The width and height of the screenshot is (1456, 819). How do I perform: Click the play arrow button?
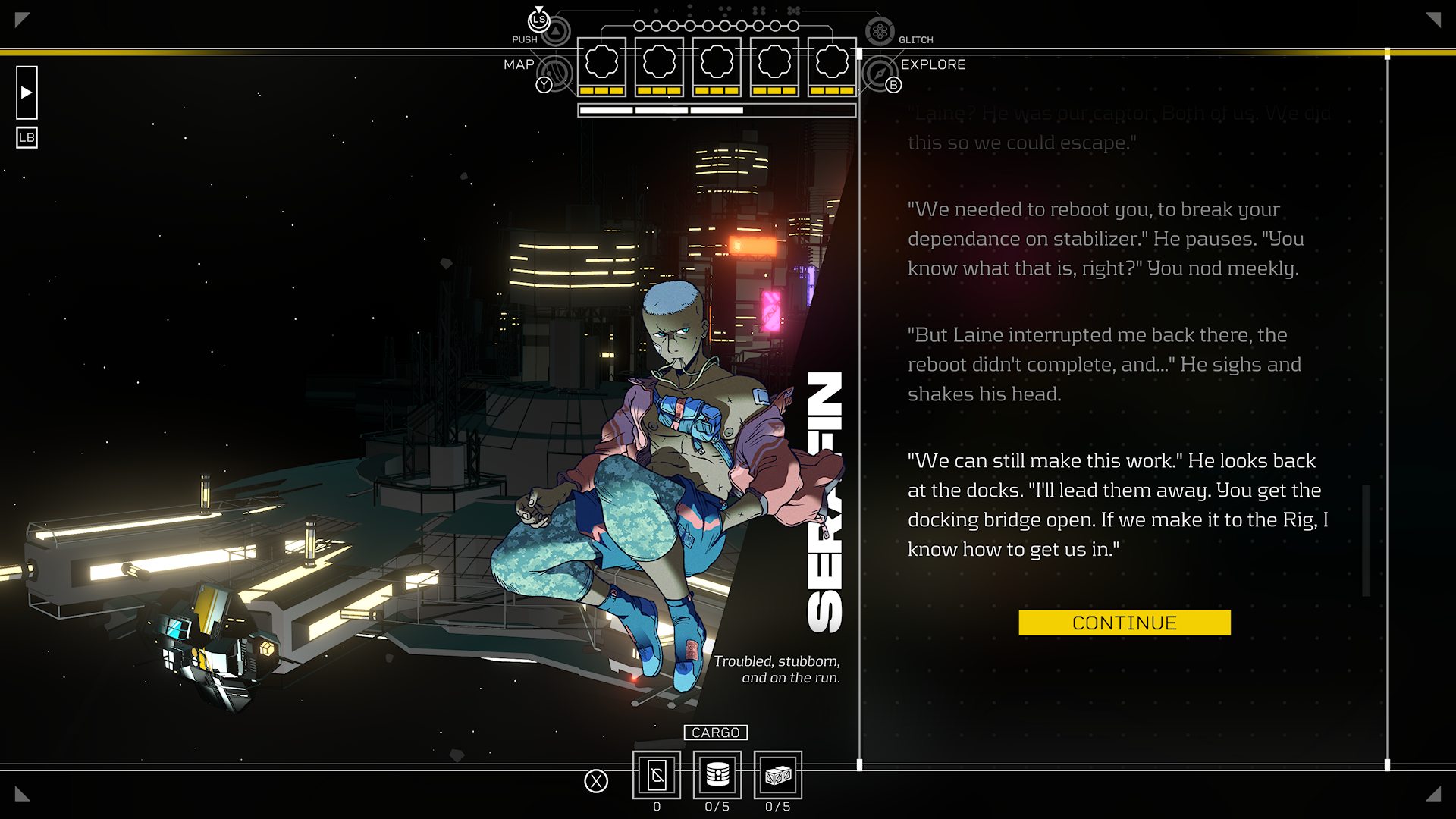[27, 93]
